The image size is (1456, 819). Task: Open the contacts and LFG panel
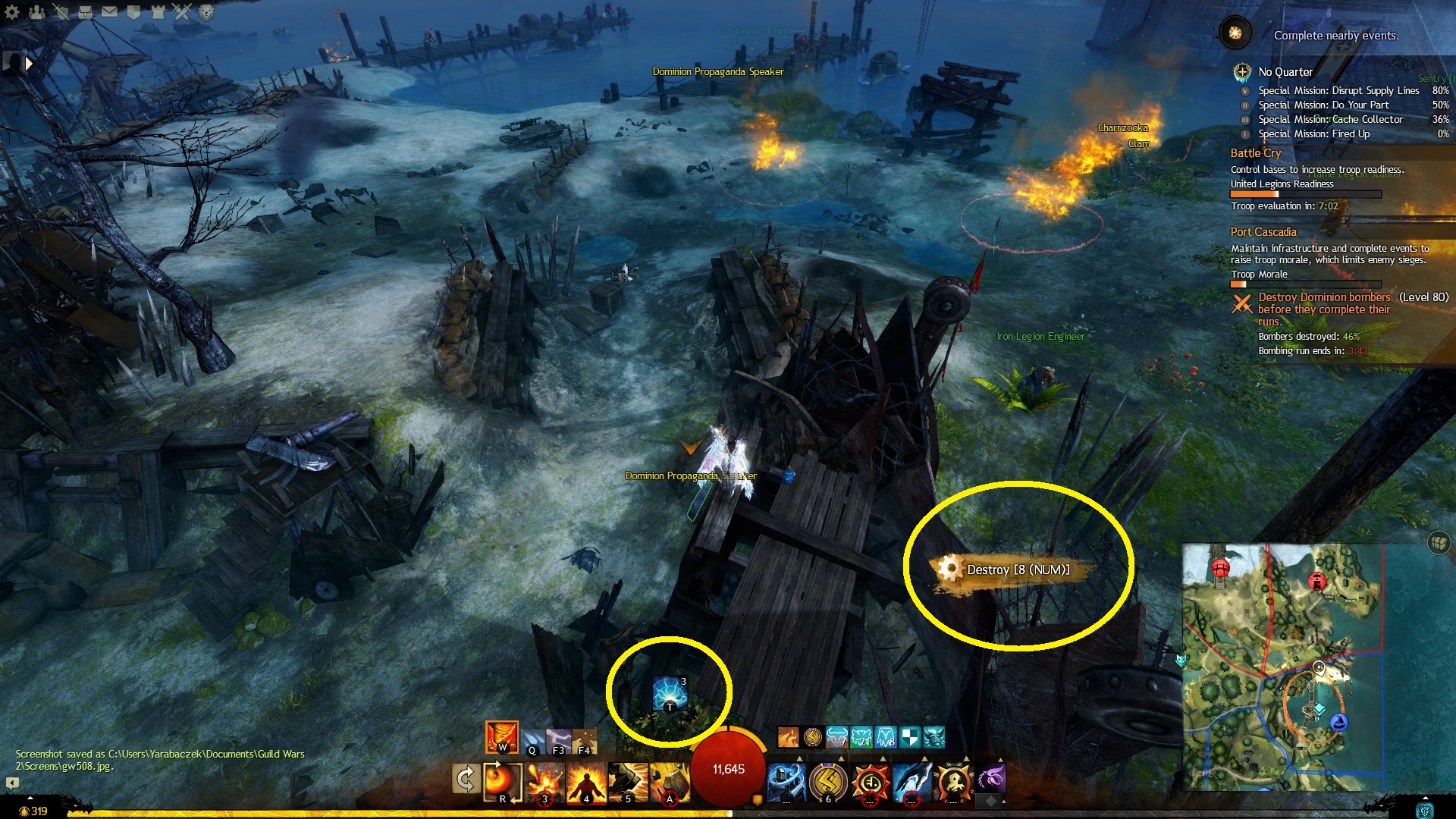(36, 11)
